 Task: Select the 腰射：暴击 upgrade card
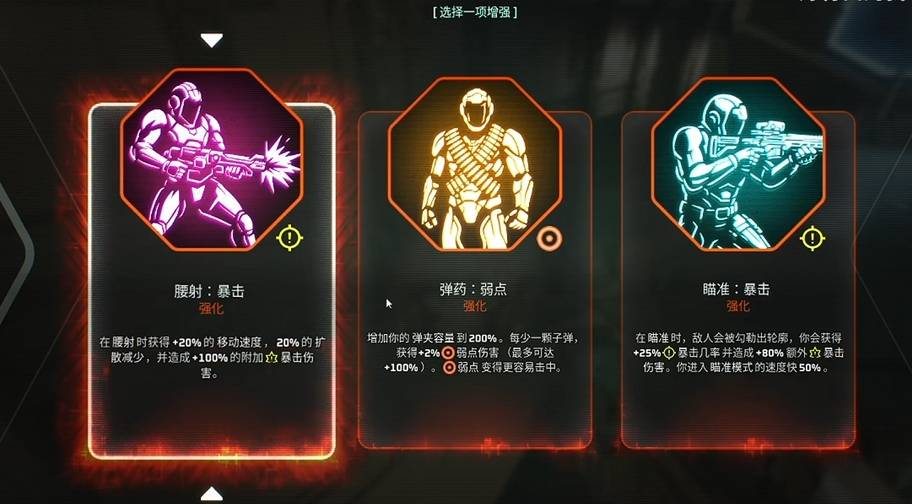click(x=211, y=290)
